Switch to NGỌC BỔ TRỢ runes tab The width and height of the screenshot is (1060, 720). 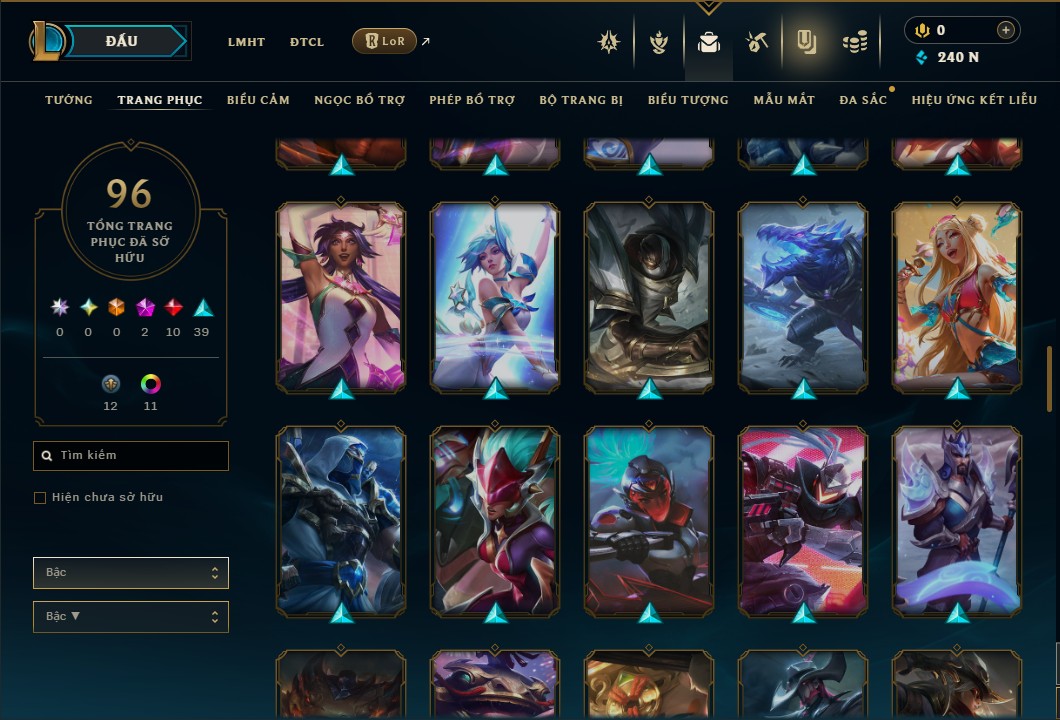(x=359, y=100)
